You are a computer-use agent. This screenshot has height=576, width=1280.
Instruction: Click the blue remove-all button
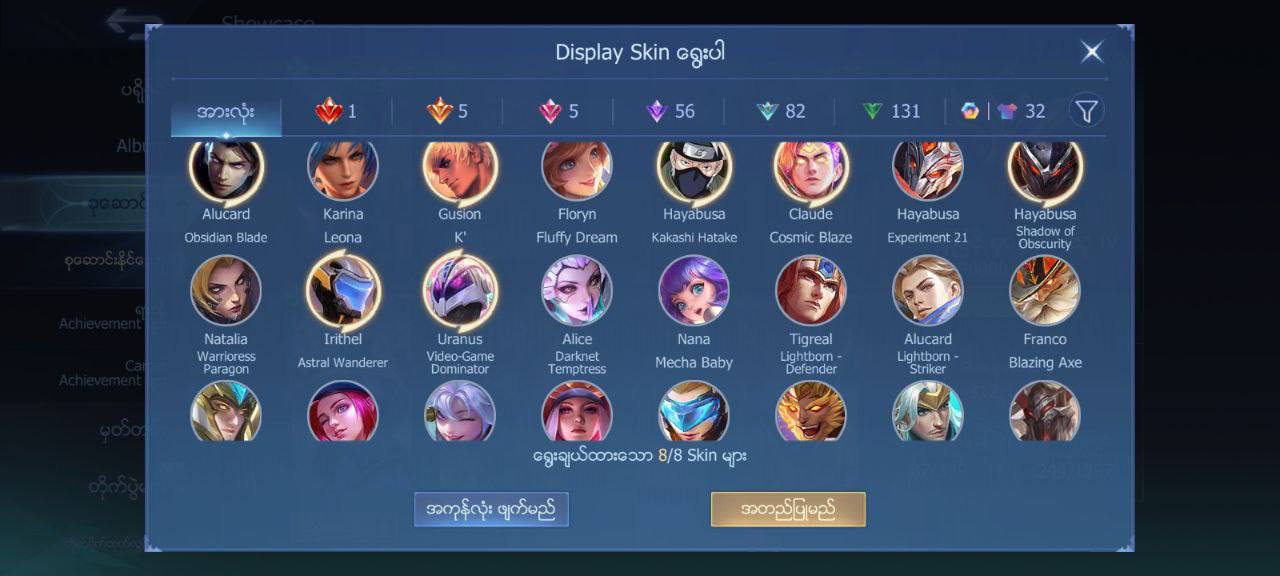tap(491, 509)
